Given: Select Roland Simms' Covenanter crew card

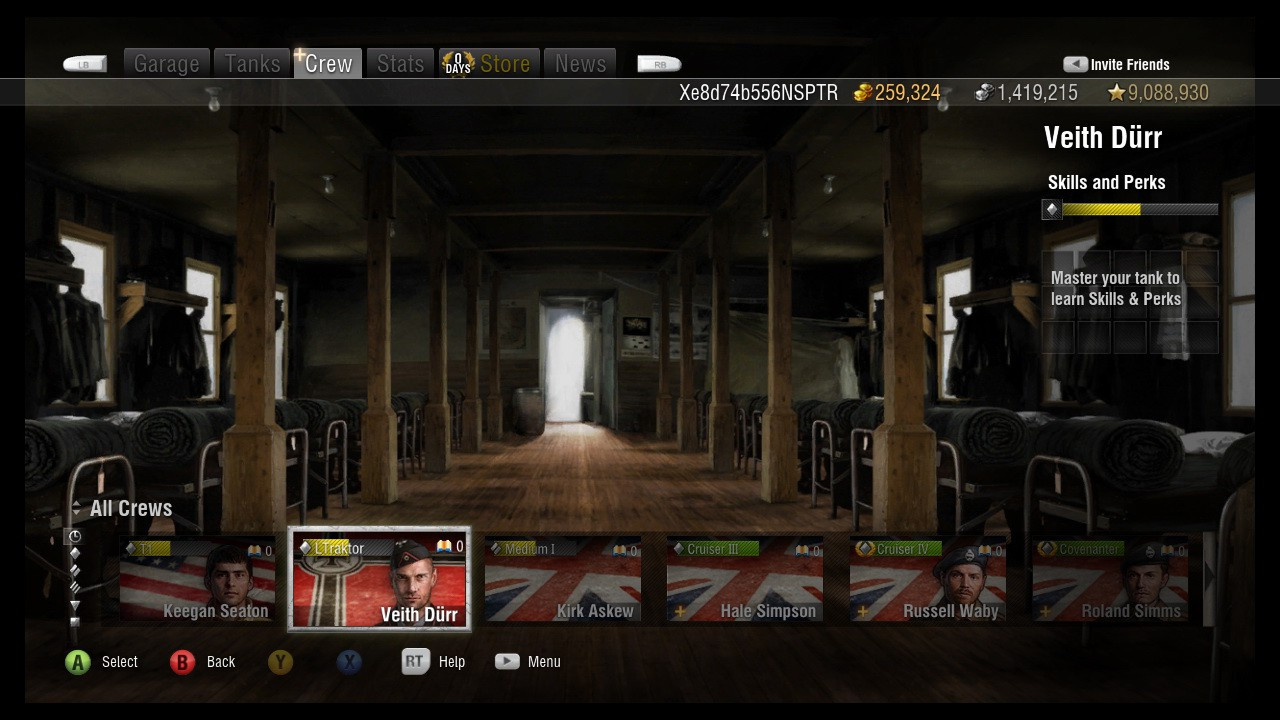Looking at the screenshot, I should coord(1110,581).
